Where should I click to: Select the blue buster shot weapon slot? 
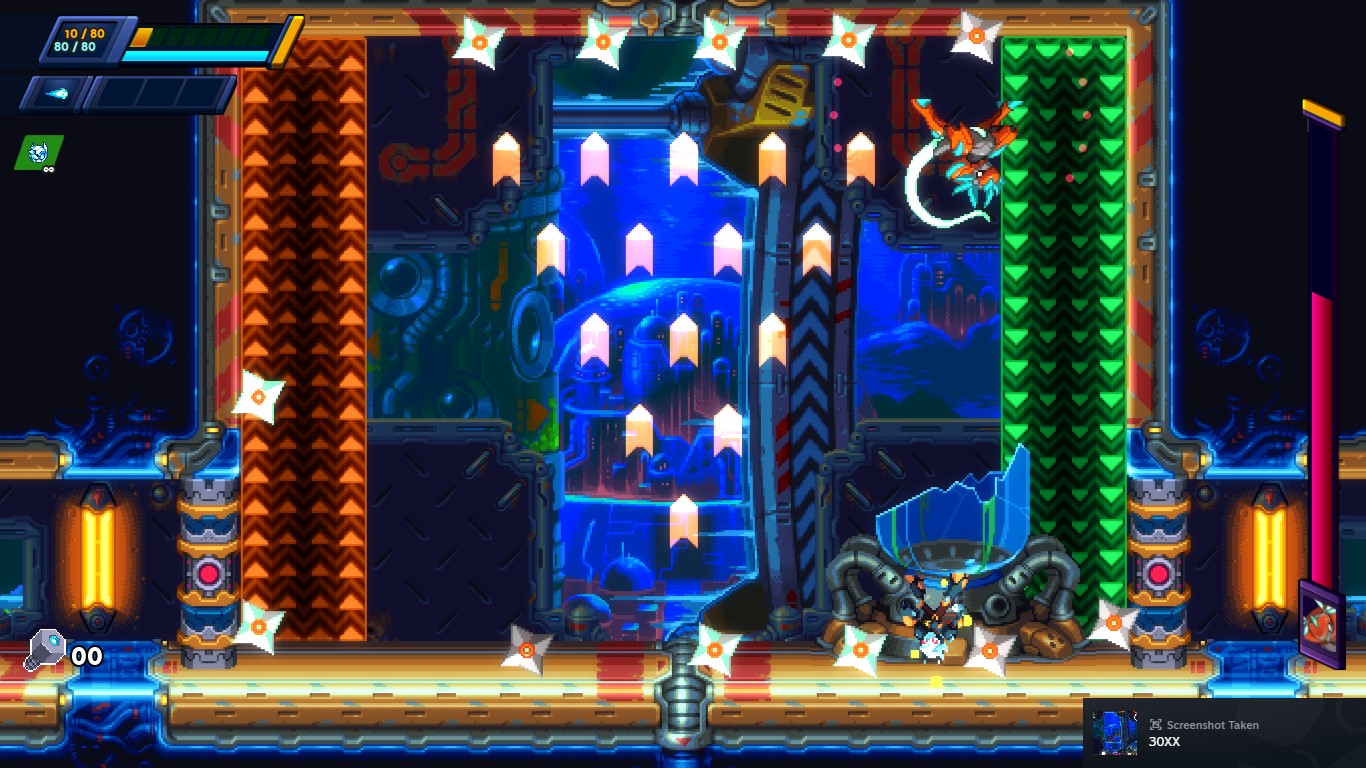[55, 94]
